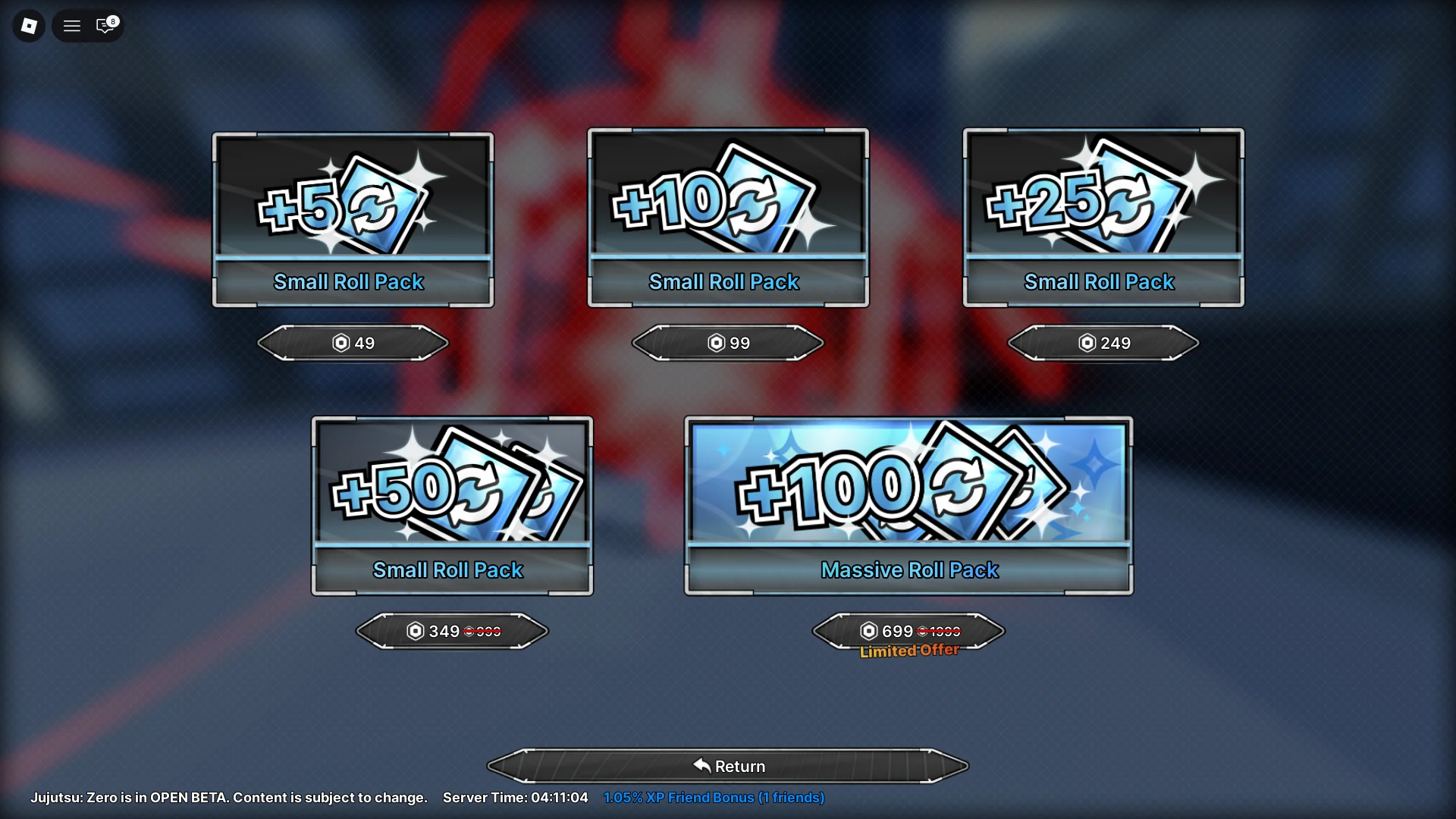This screenshot has height=819, width=1456.
Task: Buy the 49 Robux Small Roll Pack
Action: tap(352, 343)
